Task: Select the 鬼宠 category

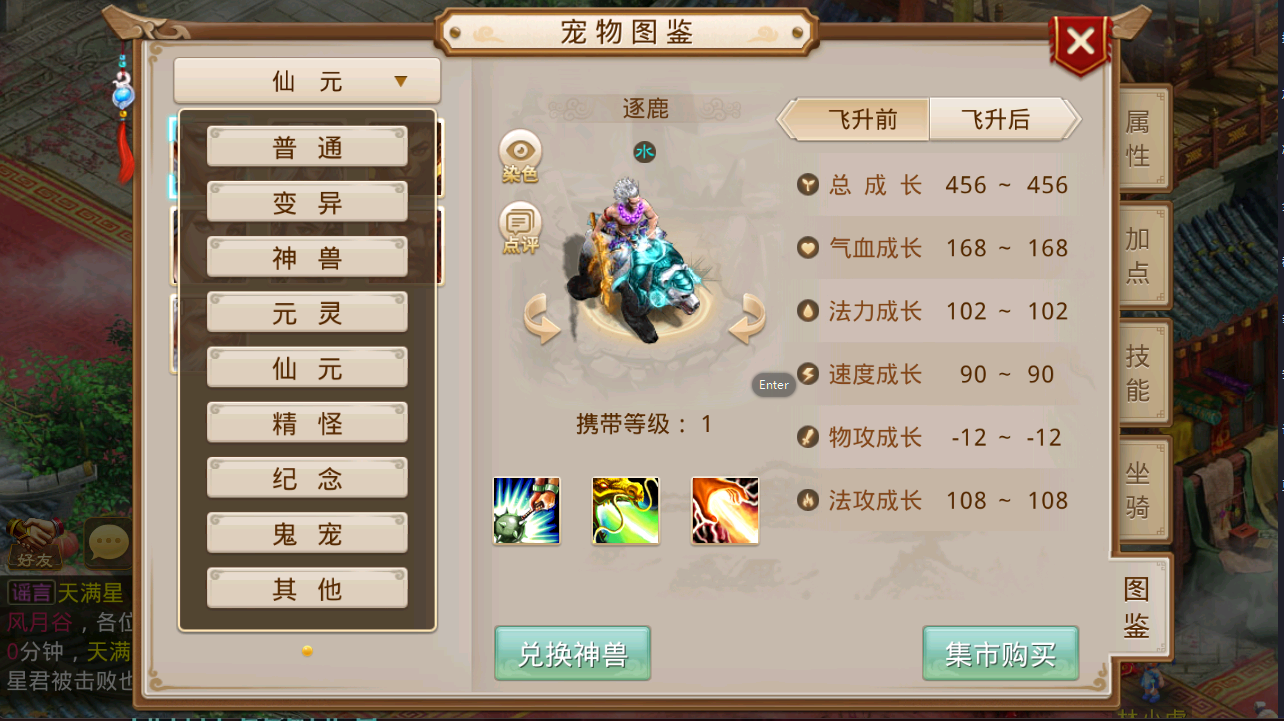Action: tap(306, 533)
